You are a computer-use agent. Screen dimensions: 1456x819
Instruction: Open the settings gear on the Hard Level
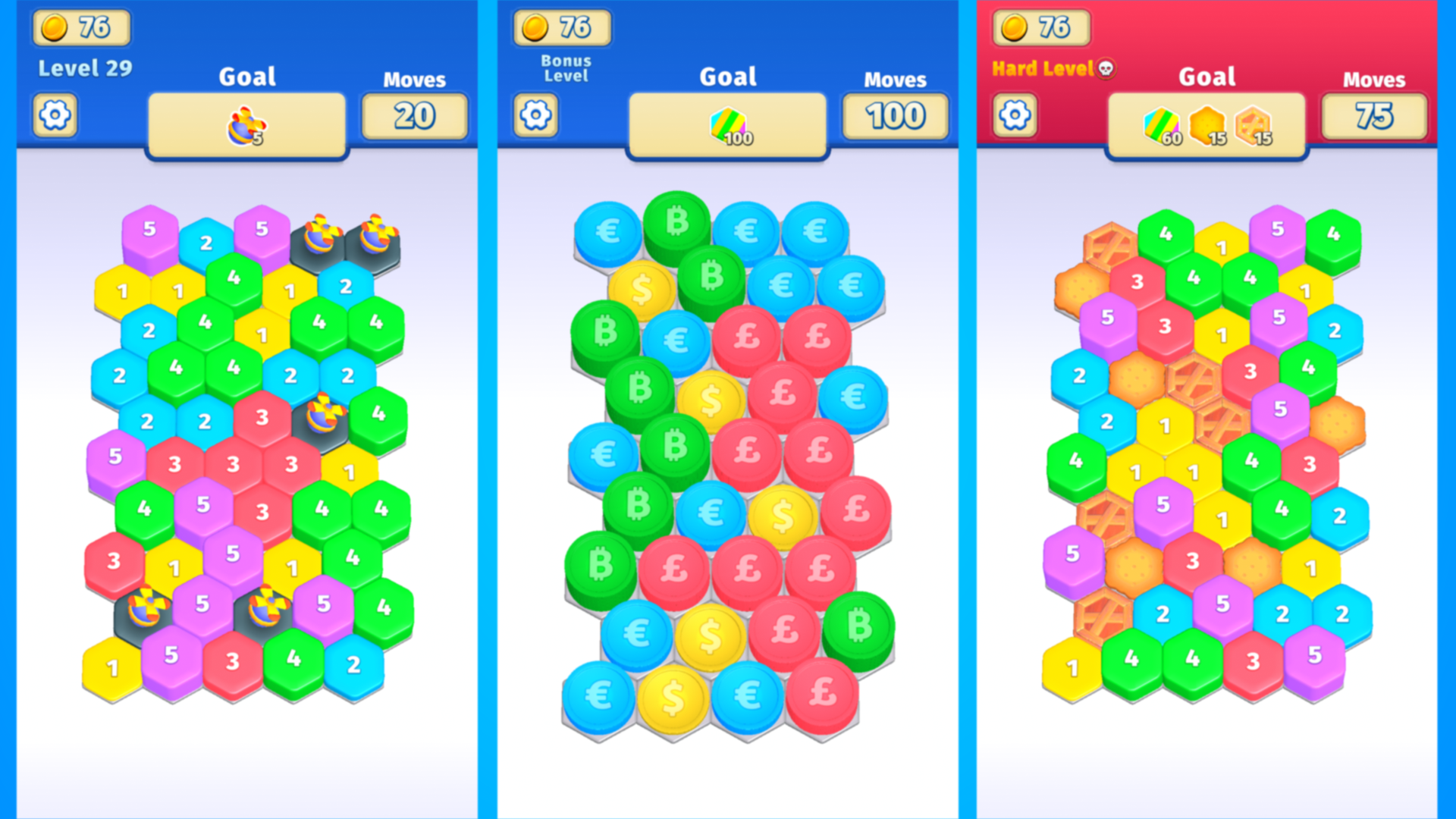1015,115
